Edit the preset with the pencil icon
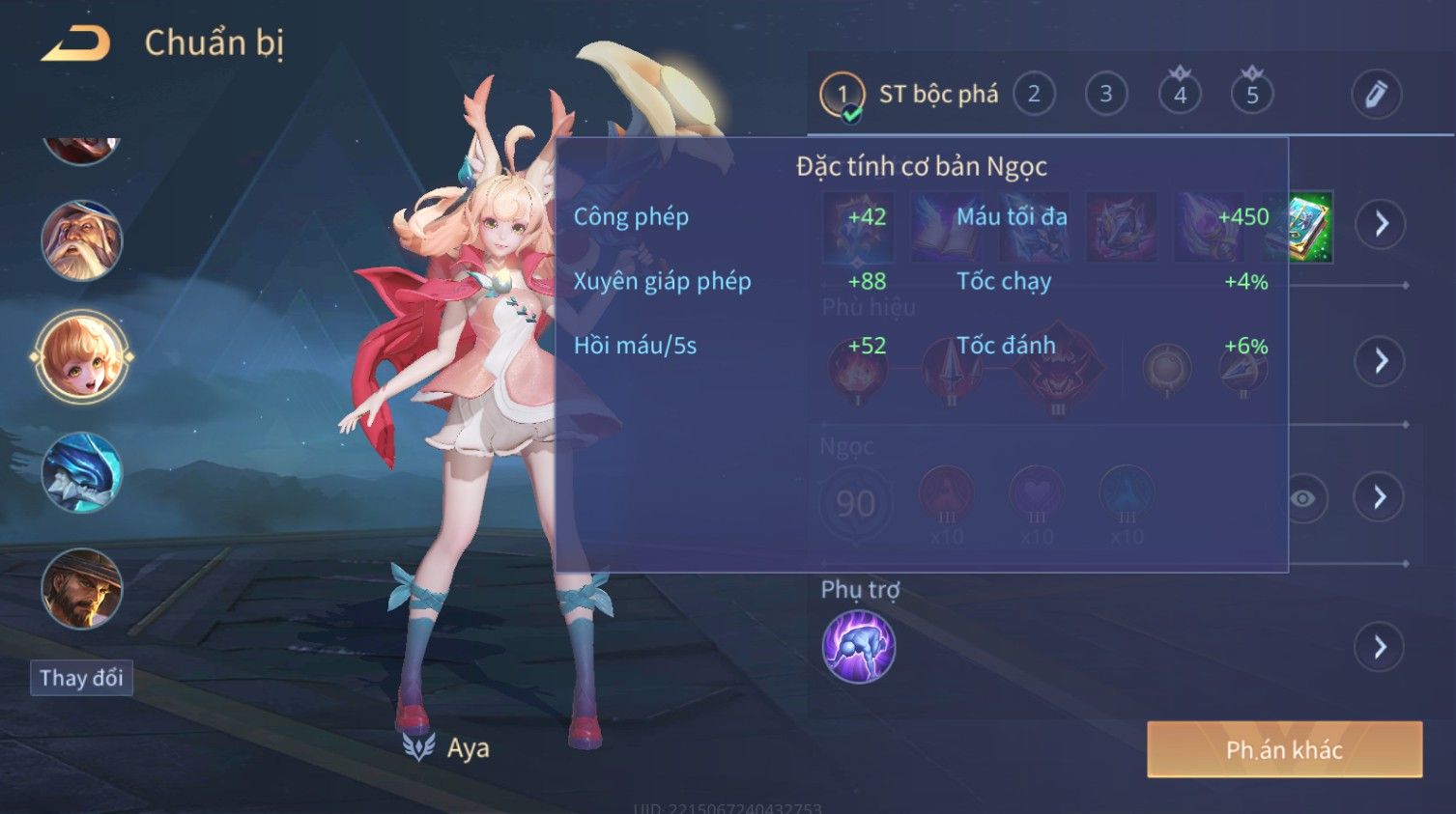Viewport: 1456px width, 814px height. [x=1376, y=95]
